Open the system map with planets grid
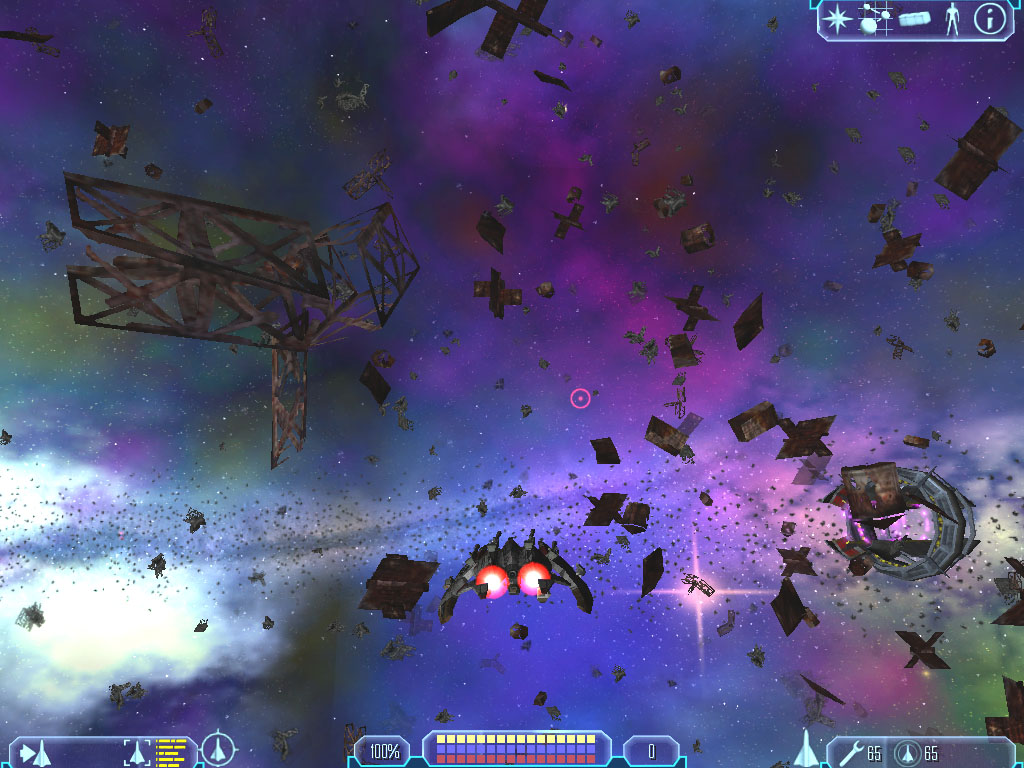Screen dimensions: 1024x768 point(874,19)
